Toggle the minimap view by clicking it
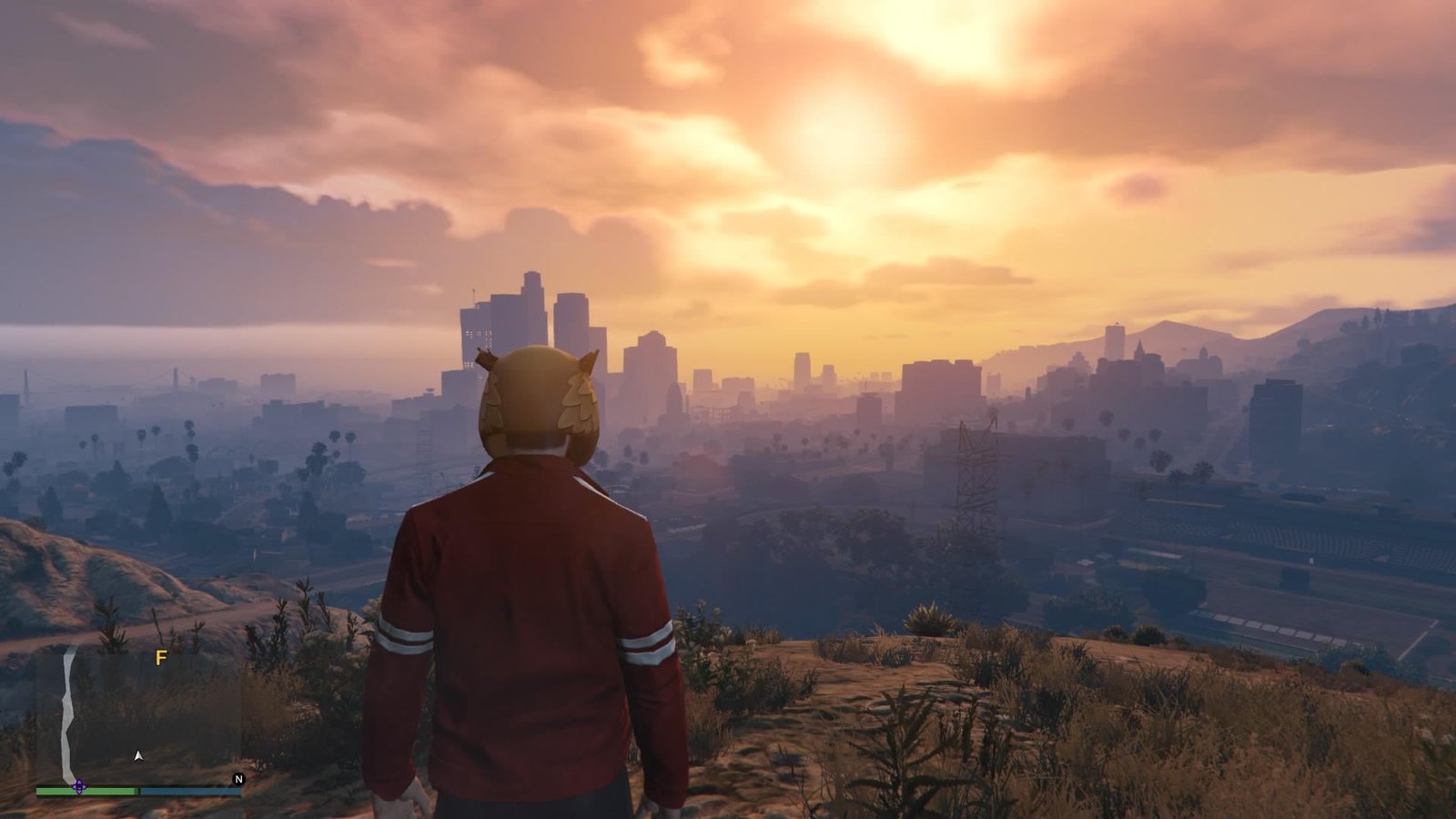This screenshot has height=819, width=1456. click(x=139, y=719)
